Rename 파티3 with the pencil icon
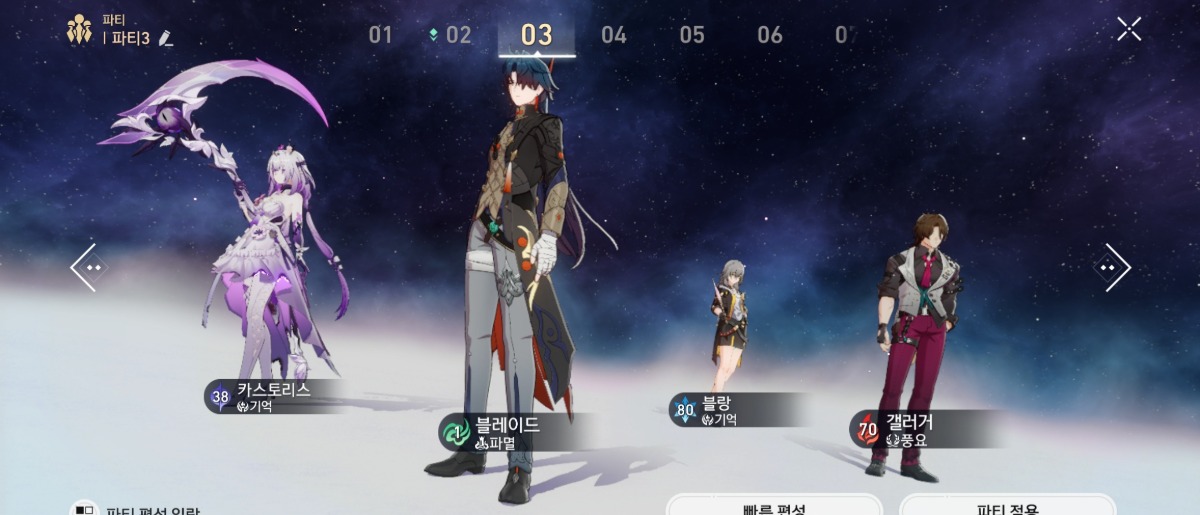Image resolution: width=1200 pixels, height=515 pixels. (166, 39)
